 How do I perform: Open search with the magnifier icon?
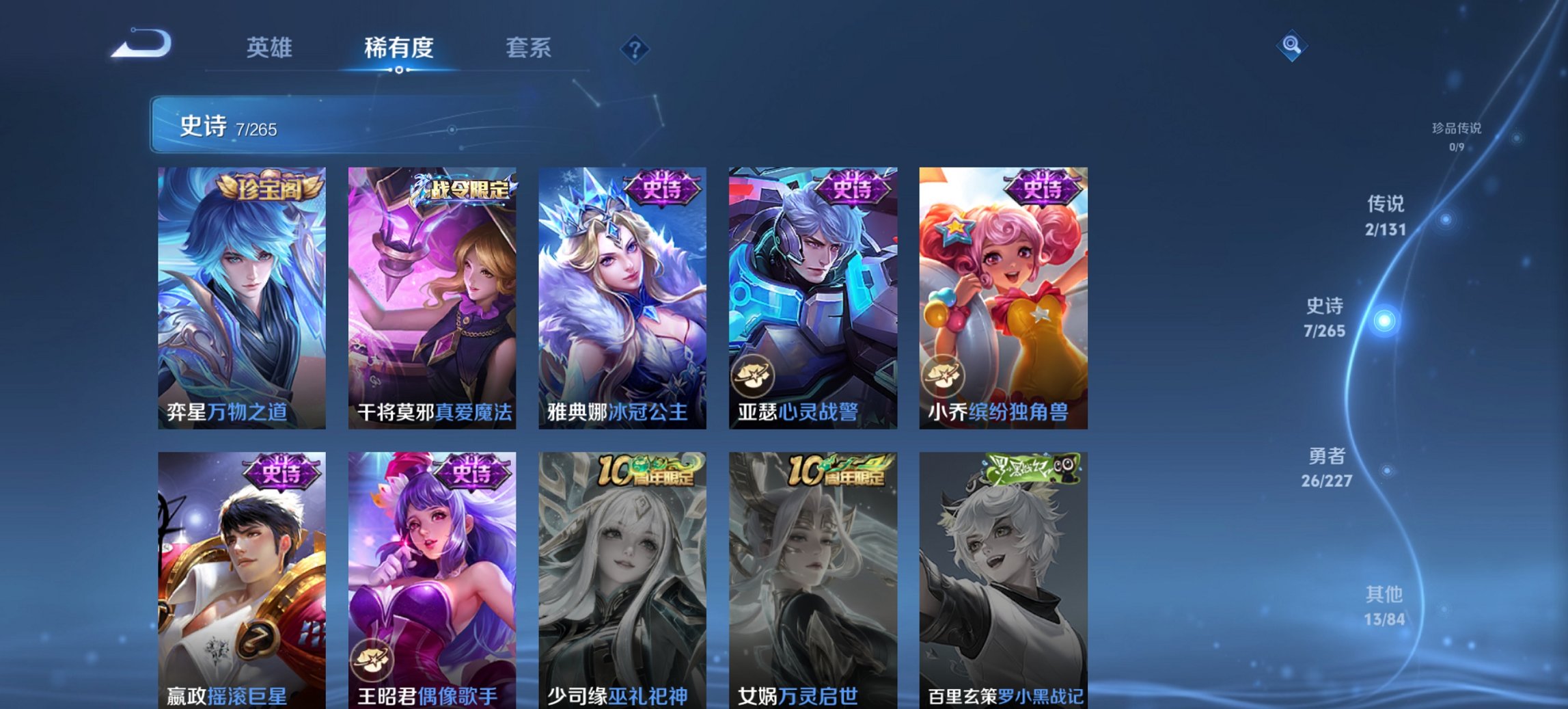1291,48
